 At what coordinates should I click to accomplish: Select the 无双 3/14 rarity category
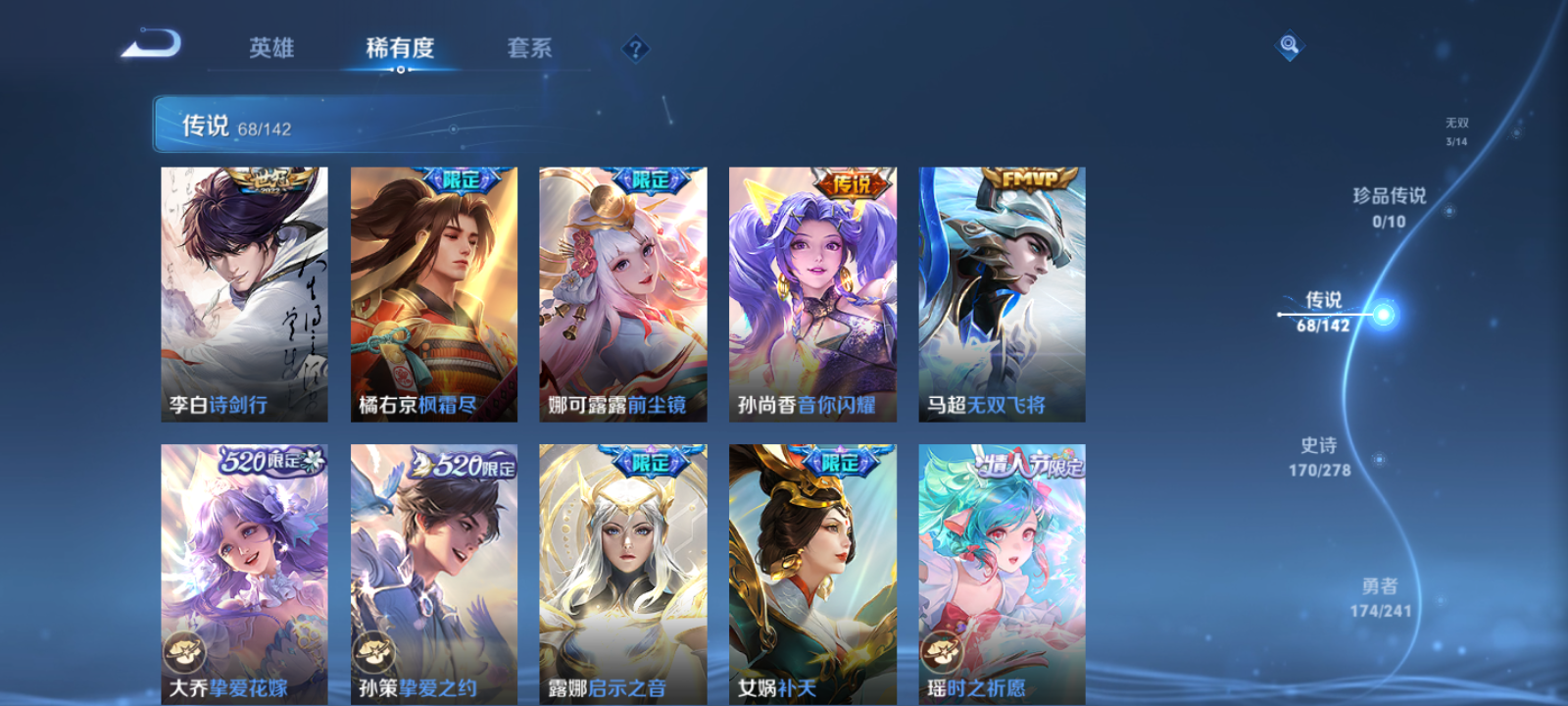[1458, 130]
